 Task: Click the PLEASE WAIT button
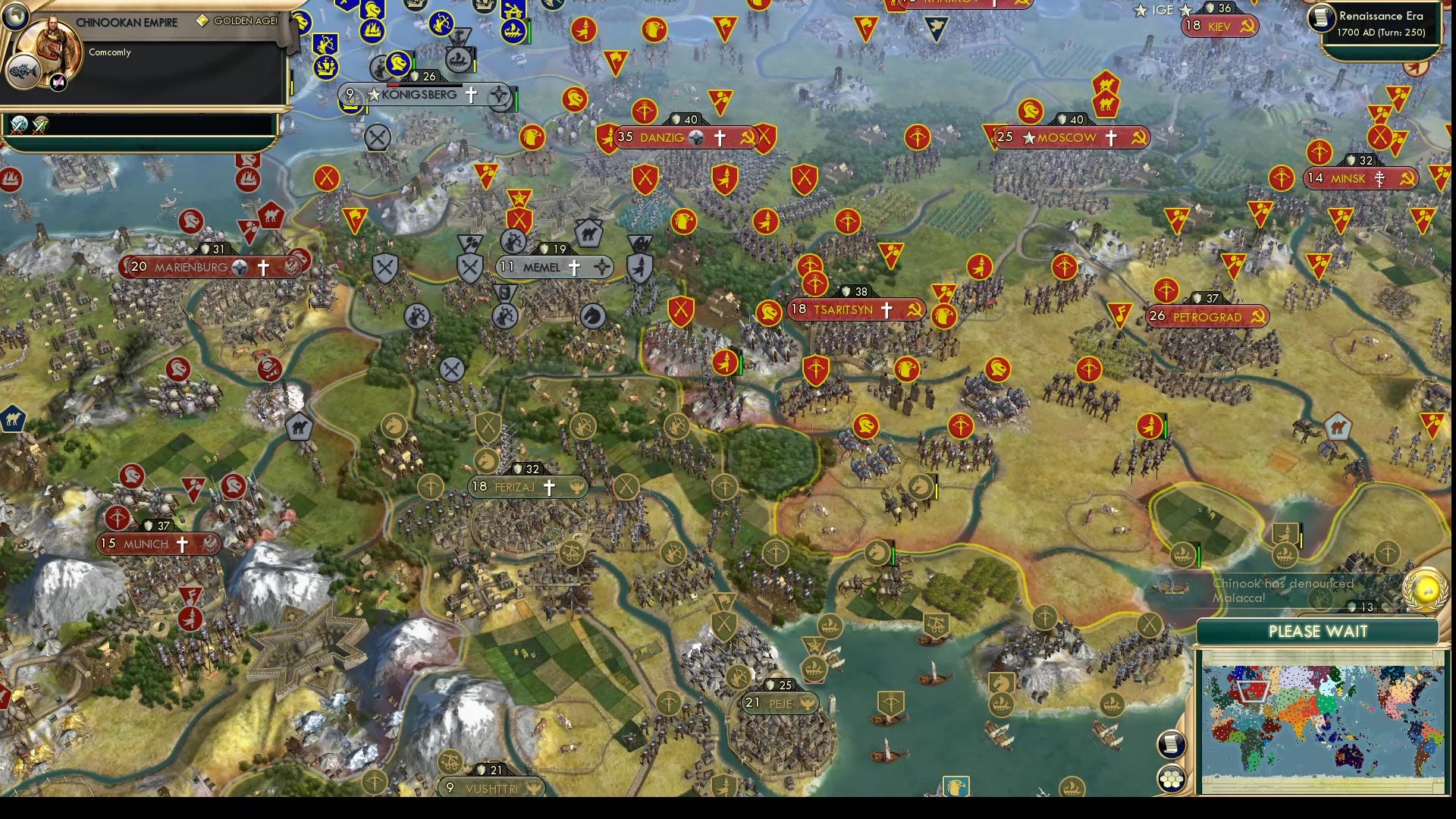pyautogui.click(x=1317, y=631)
